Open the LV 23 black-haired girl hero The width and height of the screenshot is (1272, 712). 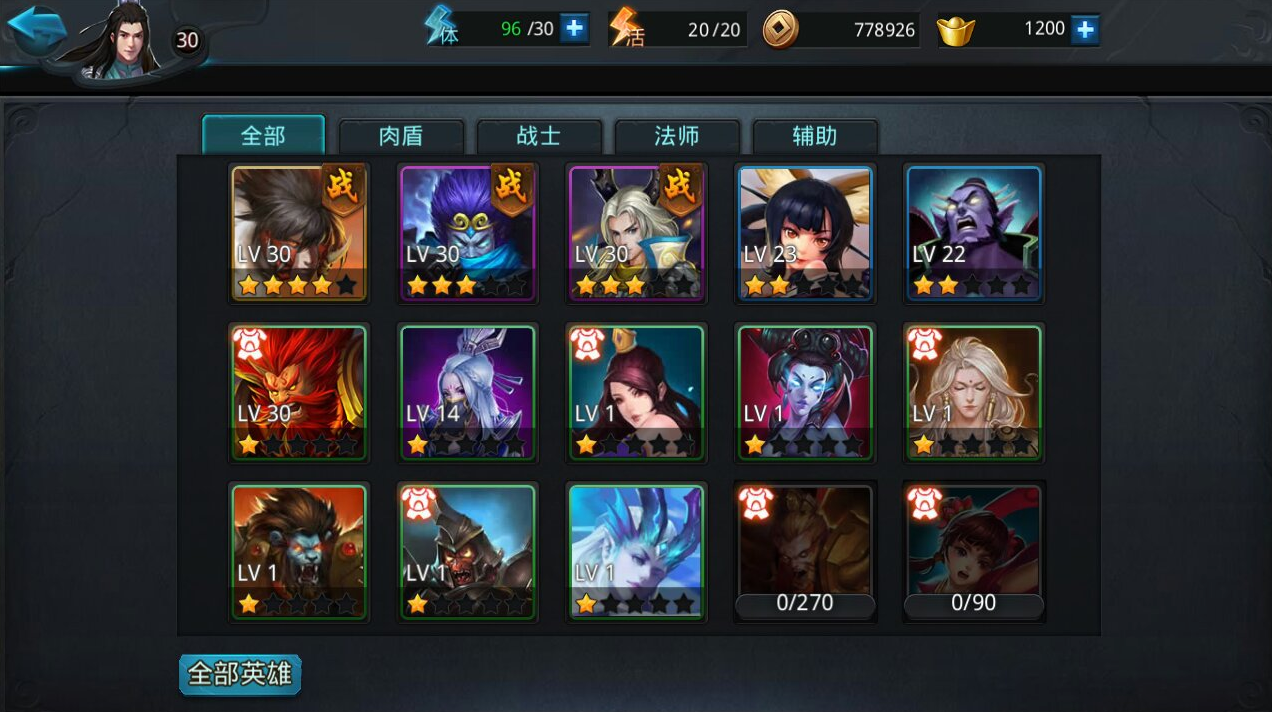tap(805, 233)
